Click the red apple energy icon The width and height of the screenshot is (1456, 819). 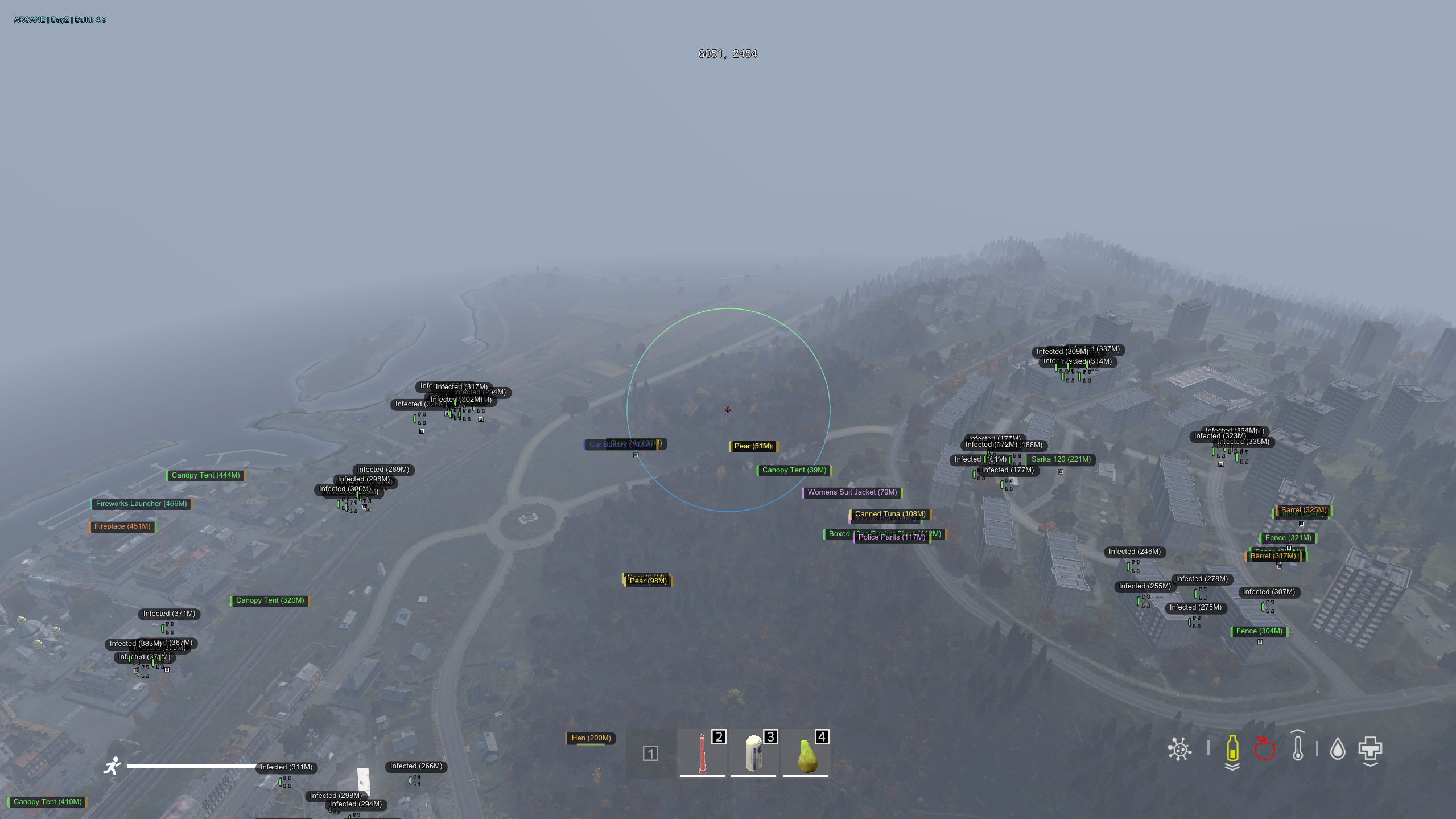(1265, 748)
